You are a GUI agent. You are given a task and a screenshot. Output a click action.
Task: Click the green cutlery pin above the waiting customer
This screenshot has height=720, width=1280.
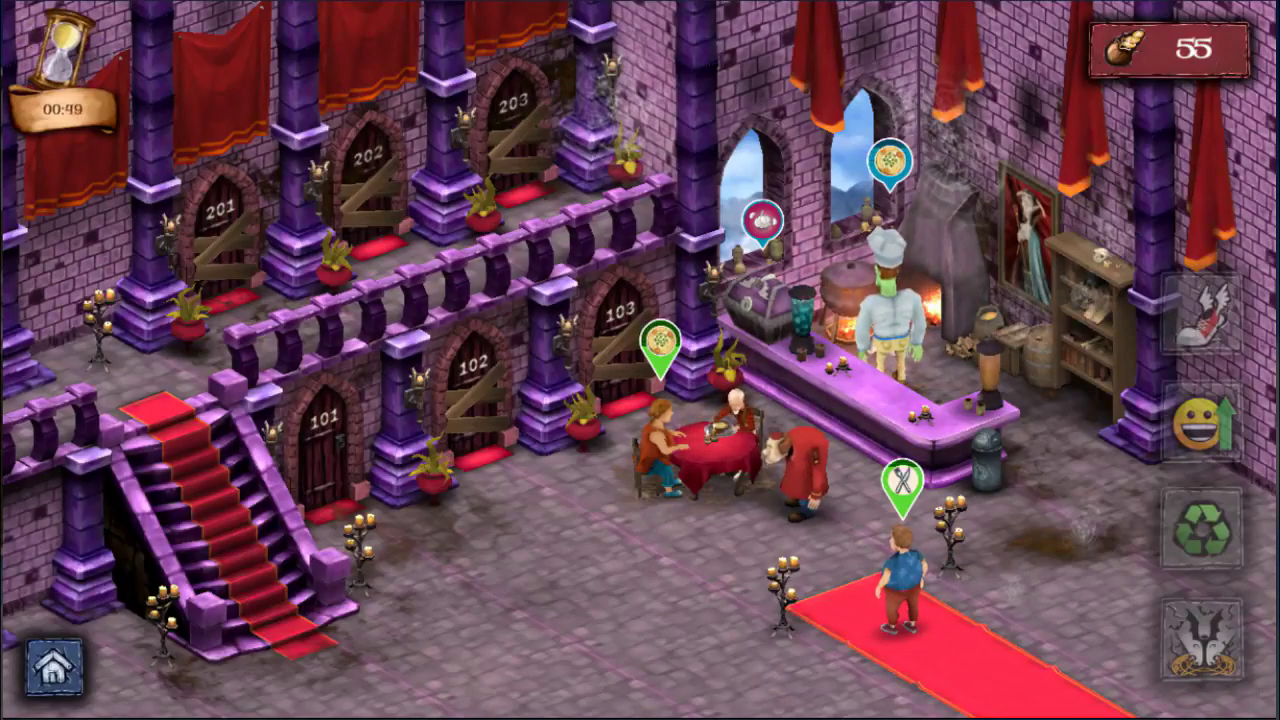[x=901, y=482]
